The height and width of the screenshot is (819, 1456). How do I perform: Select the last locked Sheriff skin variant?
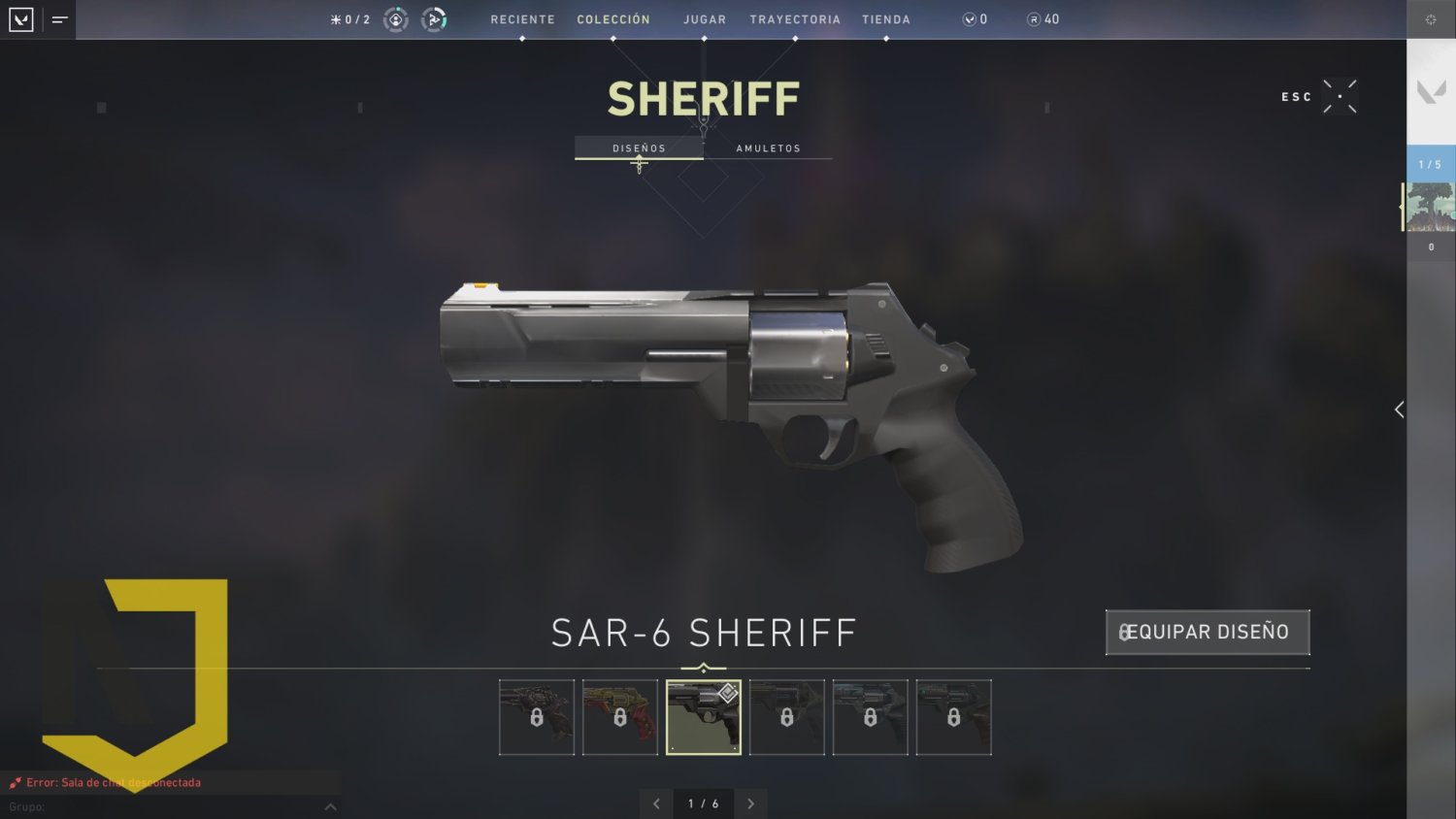953,717
